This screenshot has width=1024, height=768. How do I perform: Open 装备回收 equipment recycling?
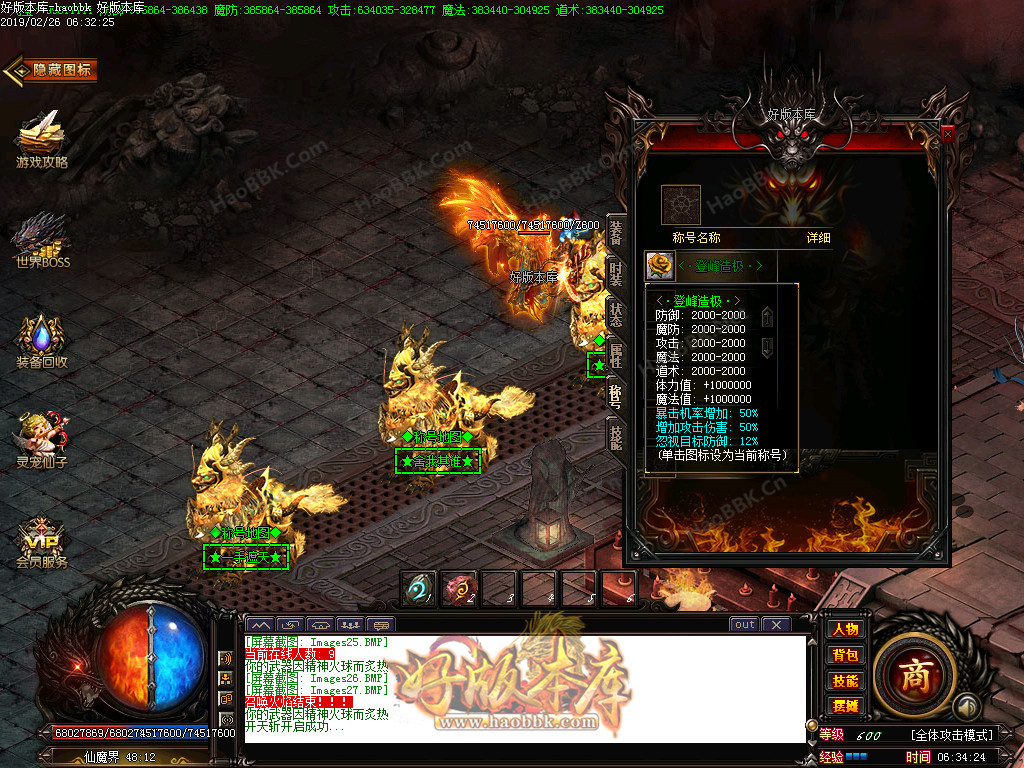41,340
